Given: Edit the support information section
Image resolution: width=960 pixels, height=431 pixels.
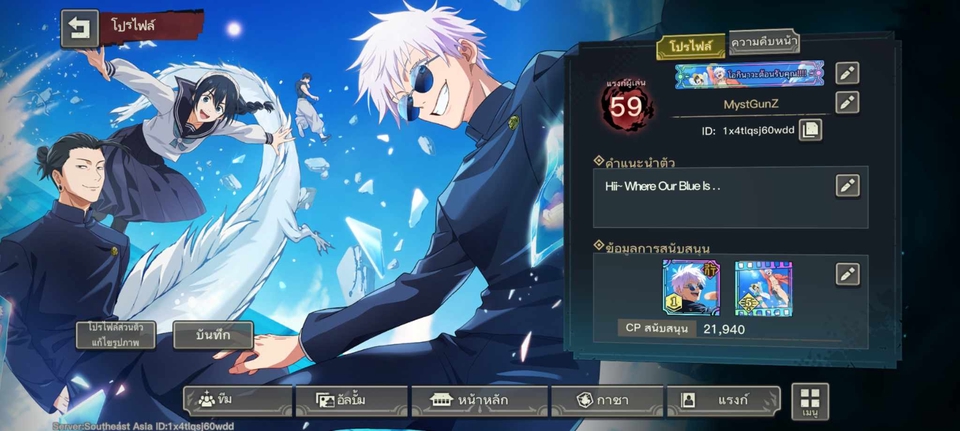Looking at the screenshot, I should [847, 274].
